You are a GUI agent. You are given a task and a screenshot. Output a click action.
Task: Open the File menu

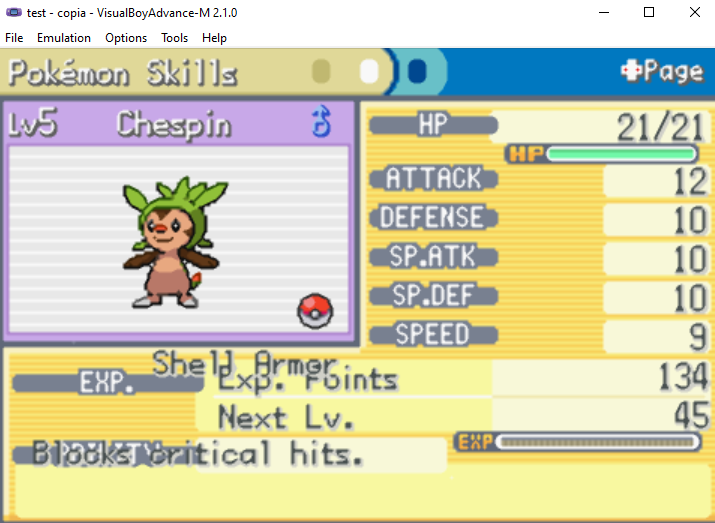(x=14, y=38)
